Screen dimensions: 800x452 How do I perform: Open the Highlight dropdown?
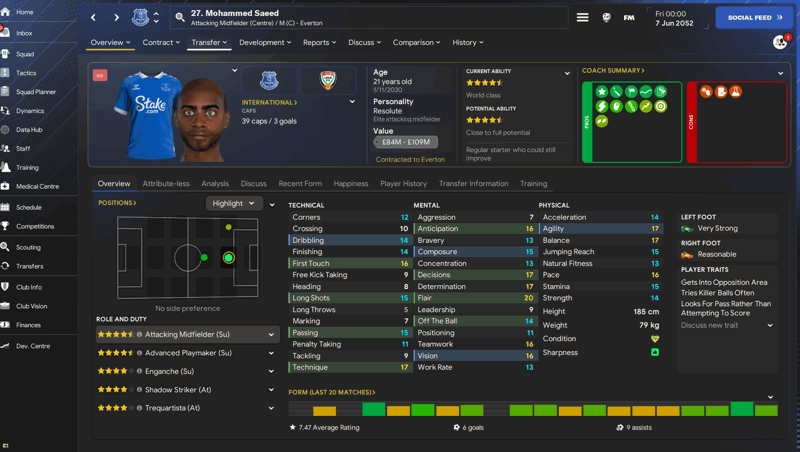click(234, 203)
